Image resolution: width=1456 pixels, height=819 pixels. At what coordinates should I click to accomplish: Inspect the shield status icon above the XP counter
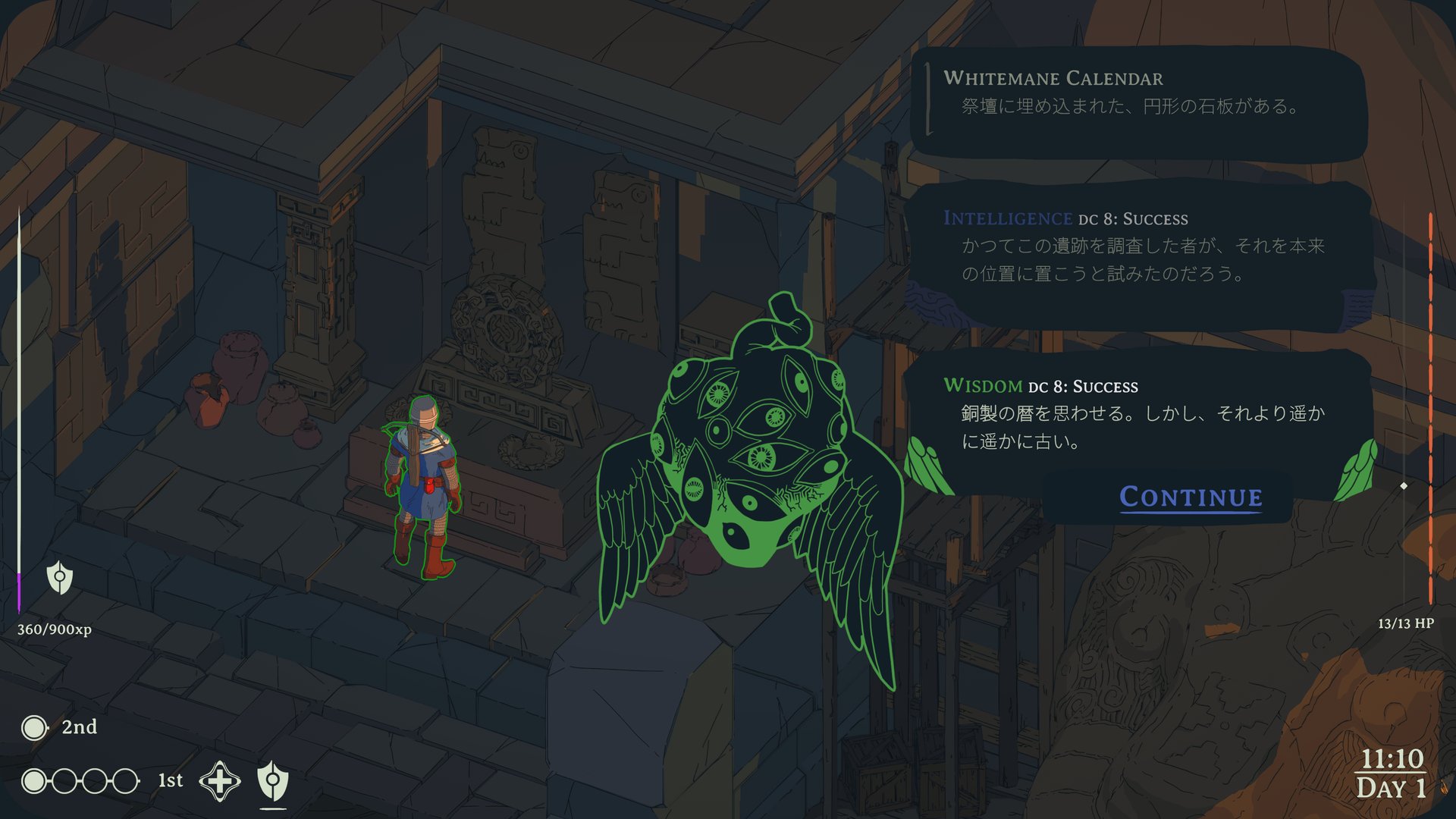tap(60, 578)
